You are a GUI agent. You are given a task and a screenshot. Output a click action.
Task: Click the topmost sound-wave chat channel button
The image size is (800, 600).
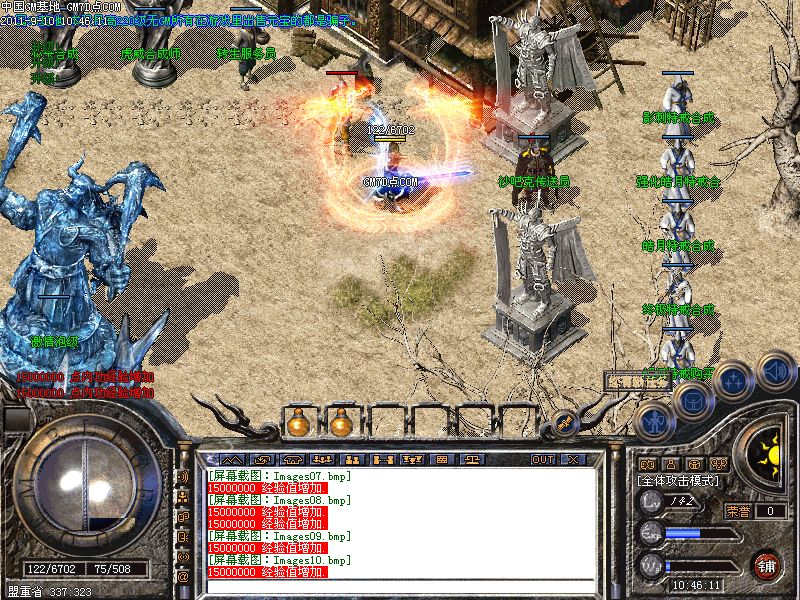click(183, 476)
